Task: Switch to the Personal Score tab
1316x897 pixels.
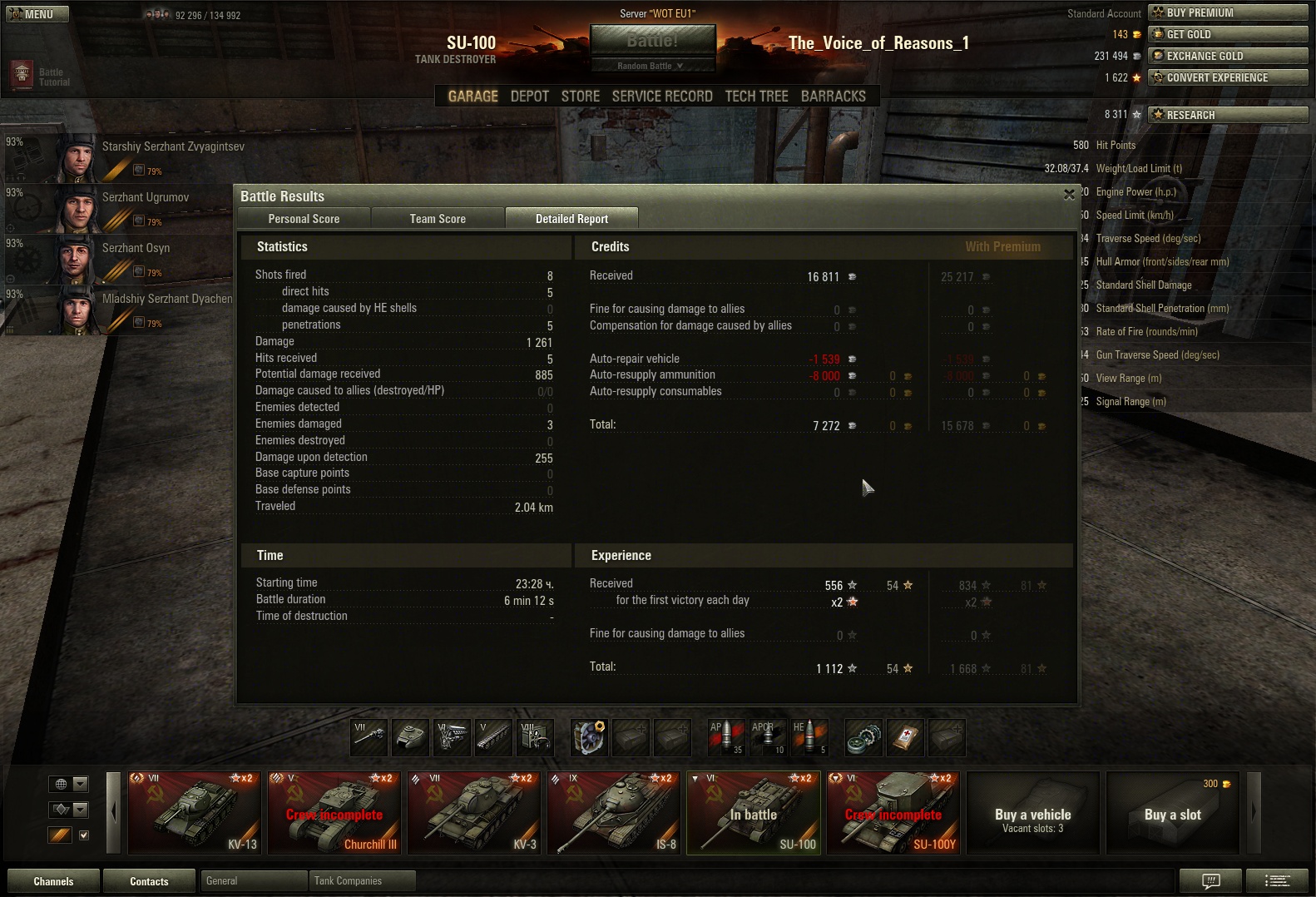Action: tap(304, 219)
